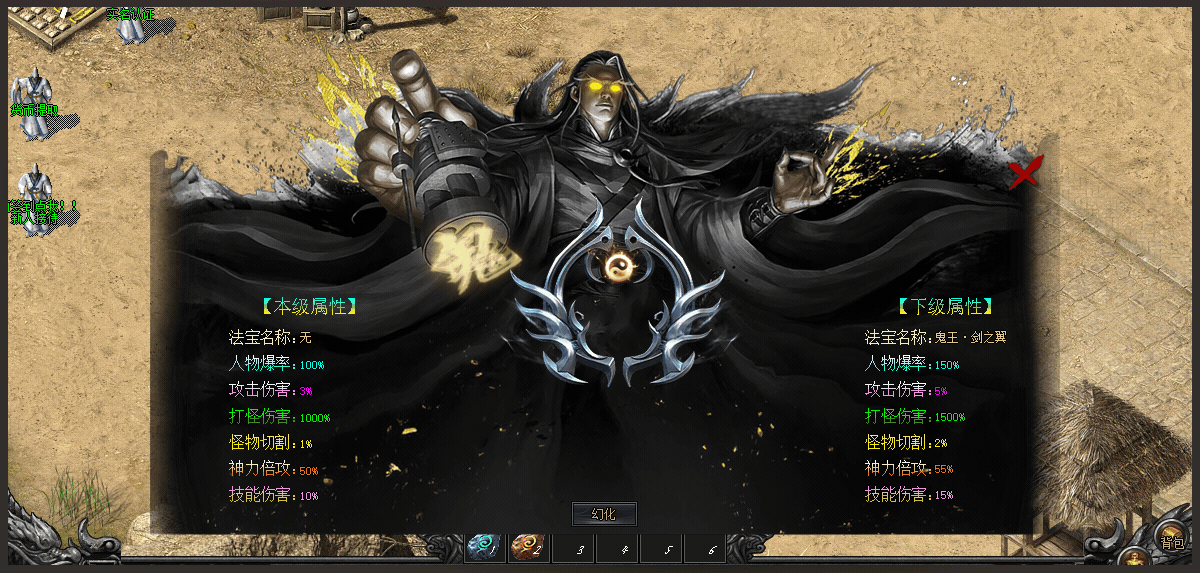Use the brown spiral stone in slot 2
The height and width of the screenshot is (573, 1200).
528,548
